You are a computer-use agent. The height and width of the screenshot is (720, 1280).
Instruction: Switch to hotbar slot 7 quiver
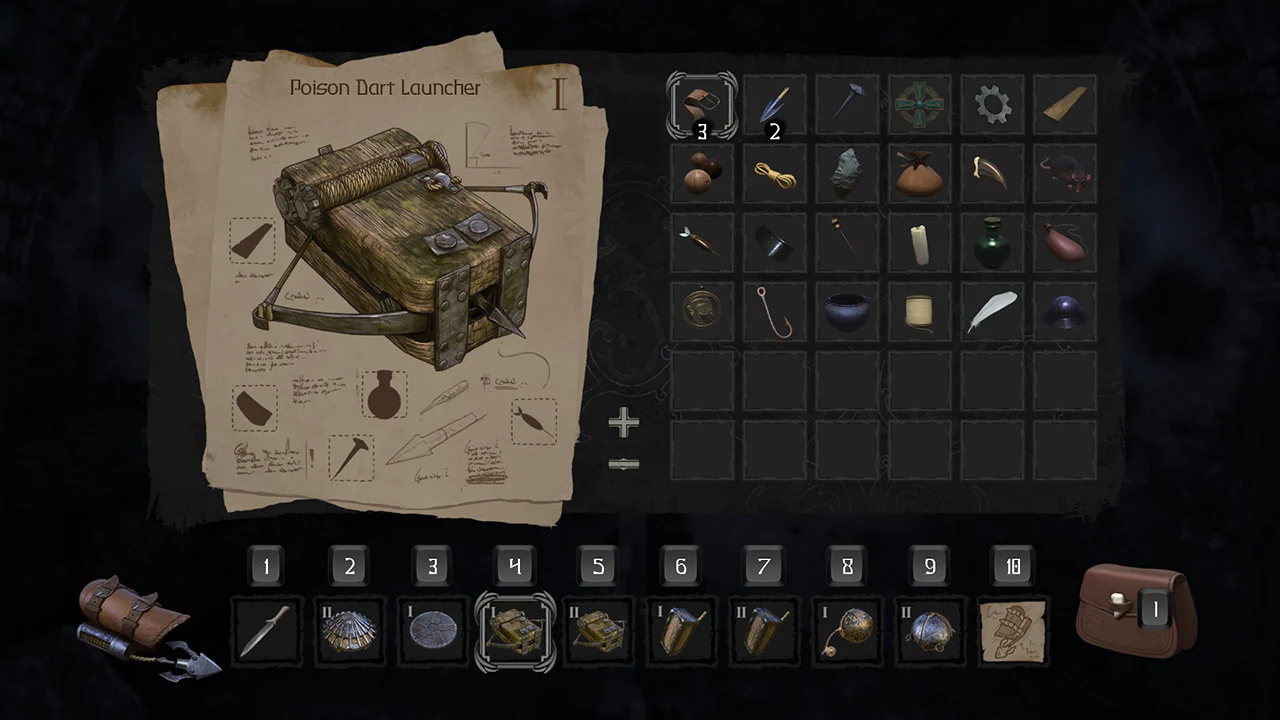(763, 631)
